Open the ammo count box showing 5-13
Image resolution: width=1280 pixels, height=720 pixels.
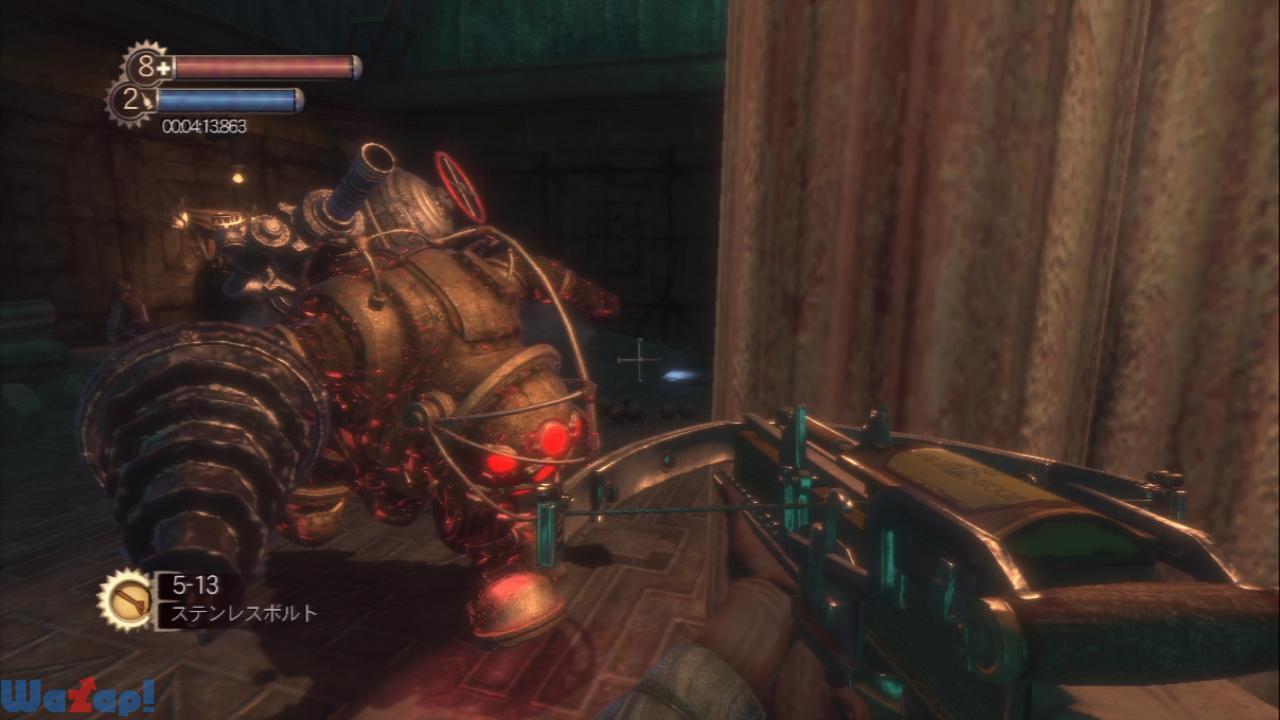point(196,586)
